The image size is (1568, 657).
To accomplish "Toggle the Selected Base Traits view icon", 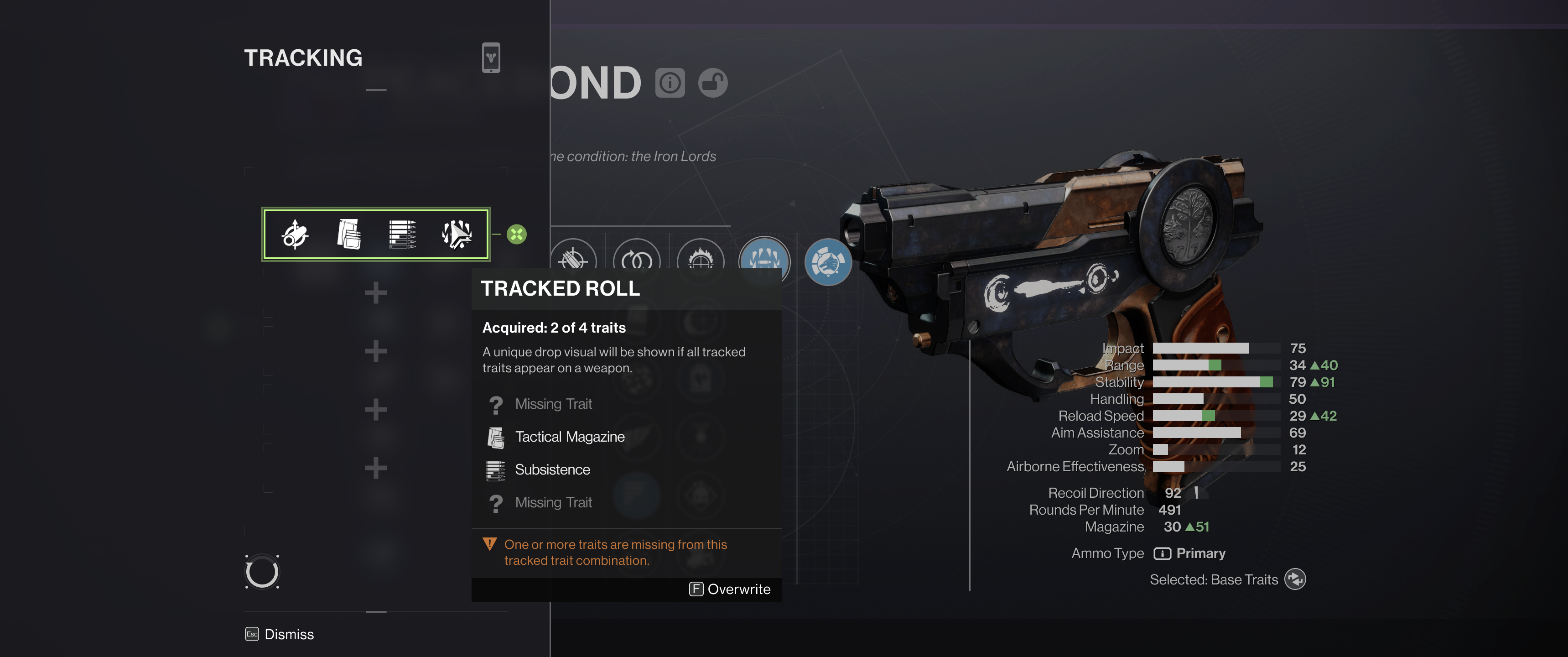I will click(x=1295, y=579).
